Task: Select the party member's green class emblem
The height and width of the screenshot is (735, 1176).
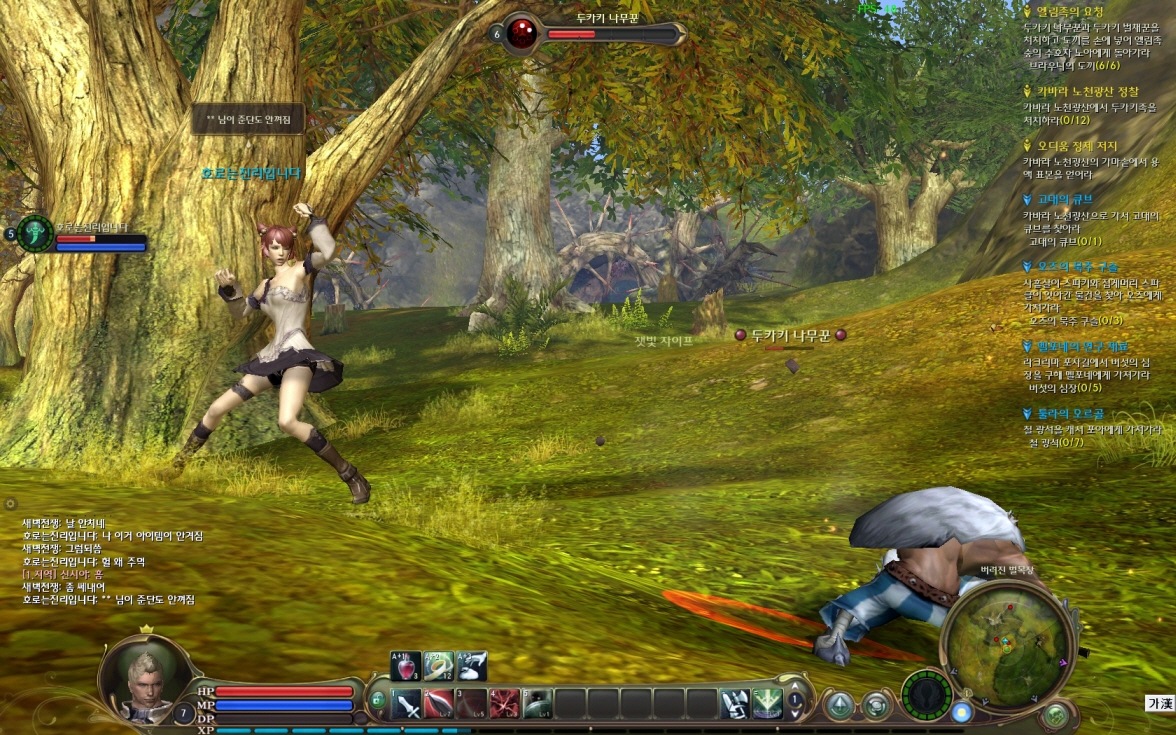Action: [37, 233]
